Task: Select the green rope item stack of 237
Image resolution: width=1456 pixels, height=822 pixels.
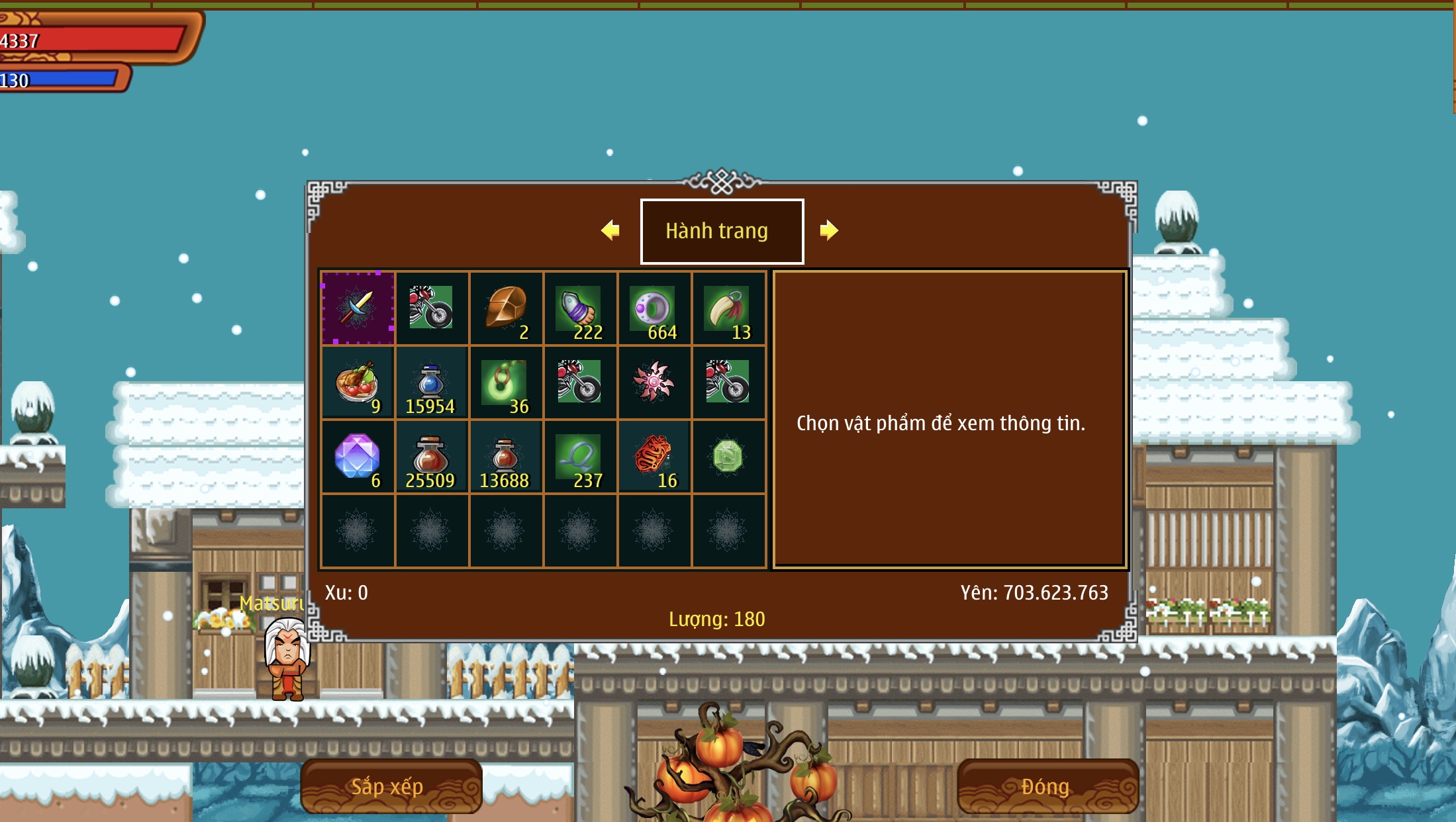Action: pyautogui.click(x=580, y=457)
